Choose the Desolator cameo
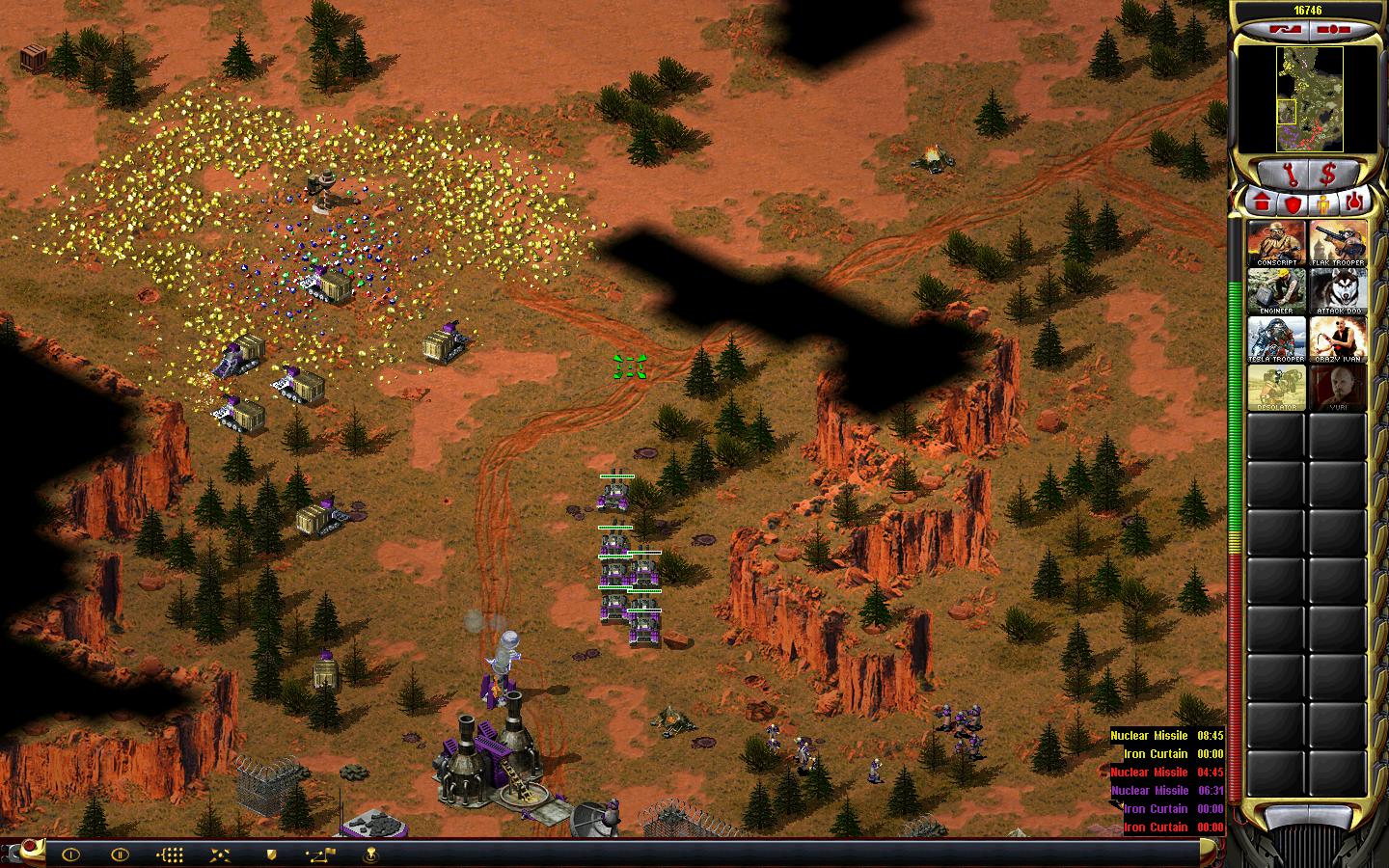This screenshot has width=1389, height=868. coord(1276,388)
